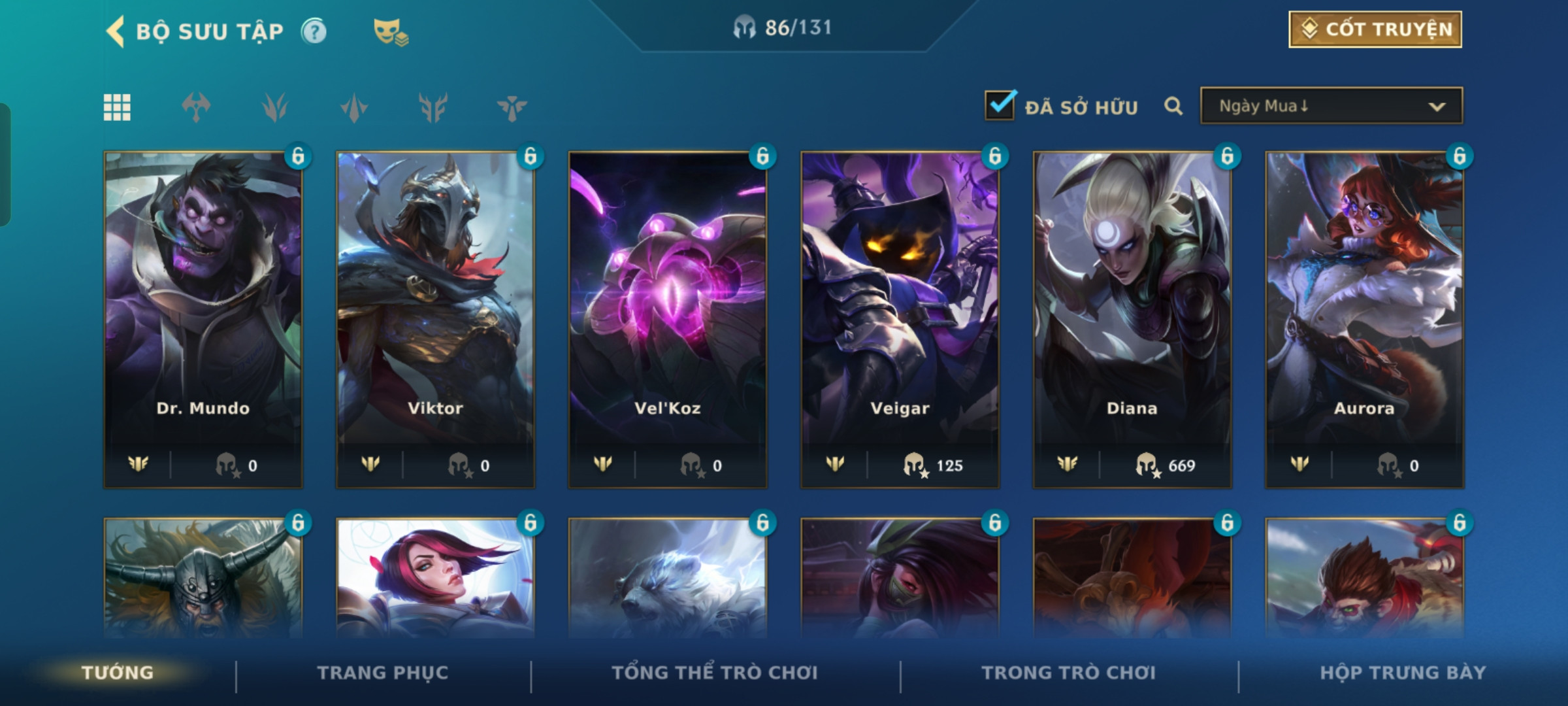This screenshot has height=706, width=1568.
Task: Select the Tướng tab
Action: point(118,673)
